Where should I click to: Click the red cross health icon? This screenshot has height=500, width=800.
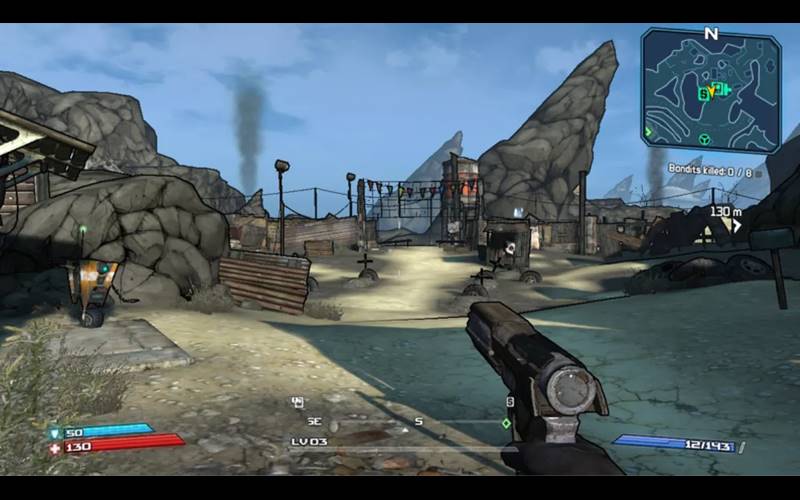[55, 446]
